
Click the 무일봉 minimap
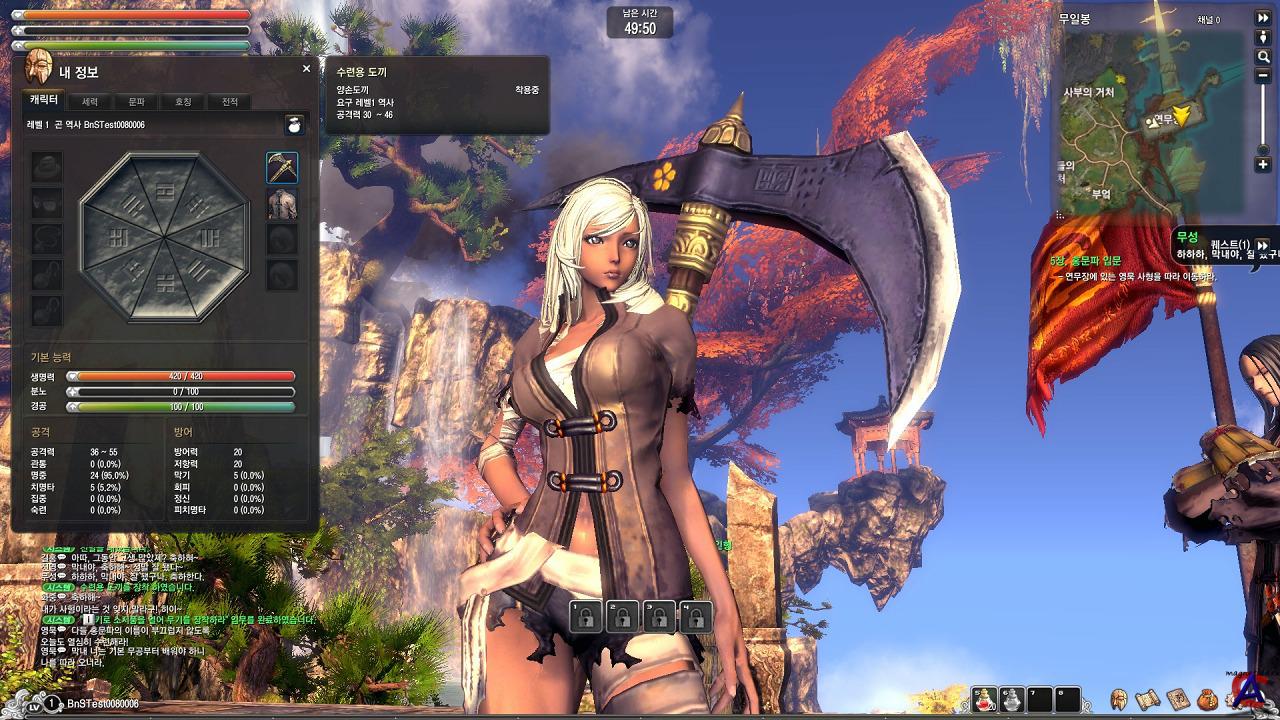[x=1150, y=120]
